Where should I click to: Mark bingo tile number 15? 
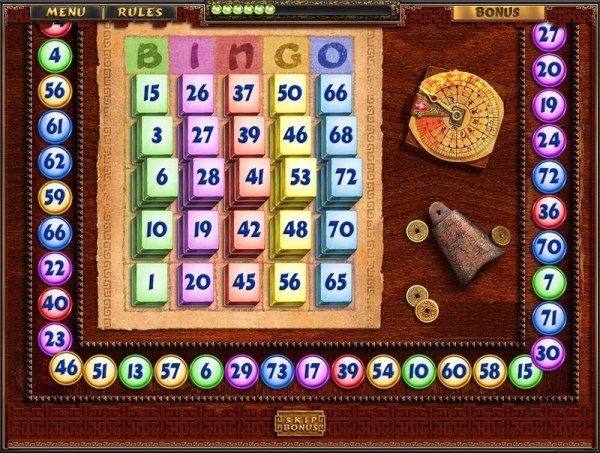pyautogui.click(x=152, y=94)
